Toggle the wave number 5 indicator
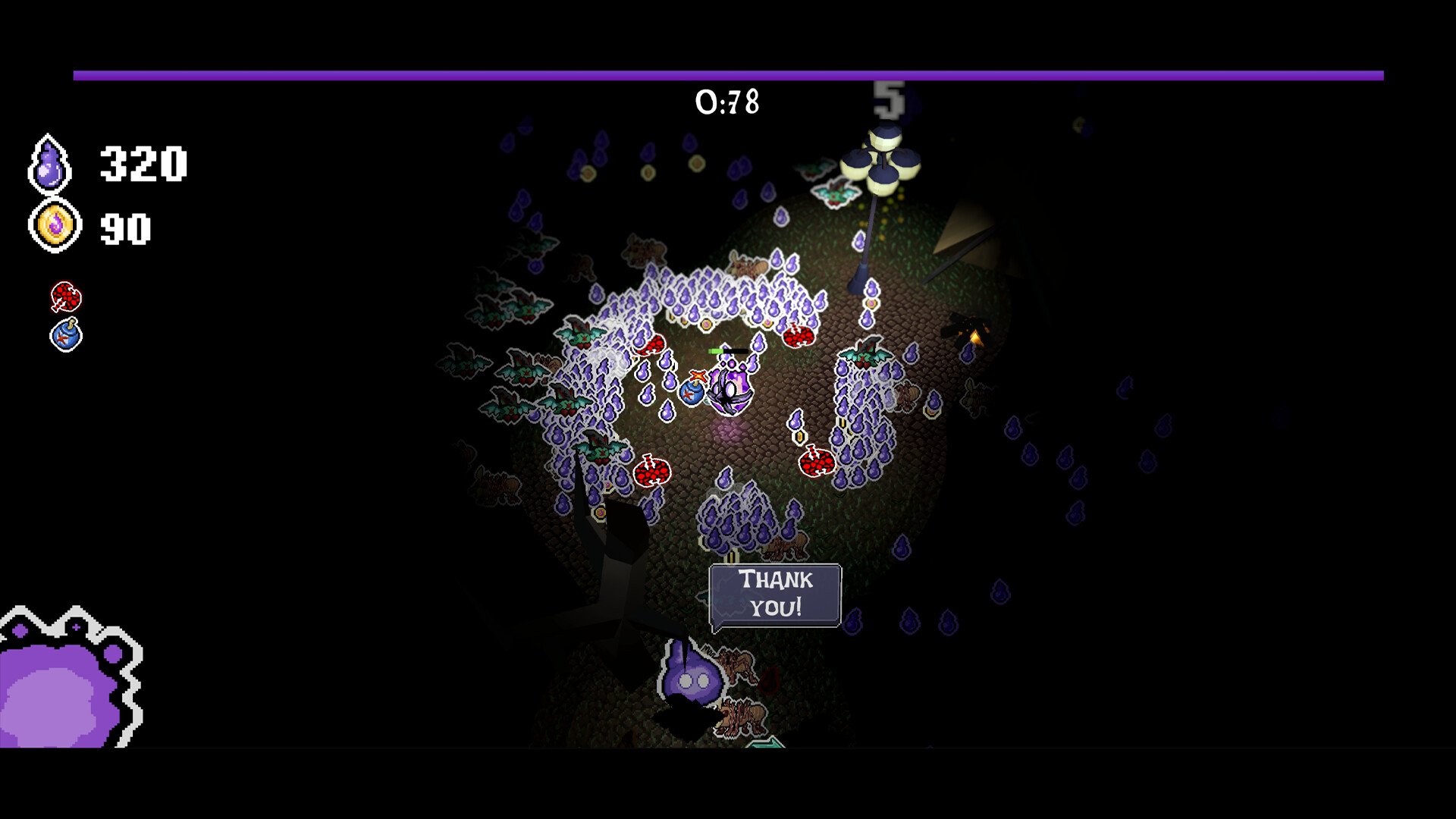 (x=889, y=100)
